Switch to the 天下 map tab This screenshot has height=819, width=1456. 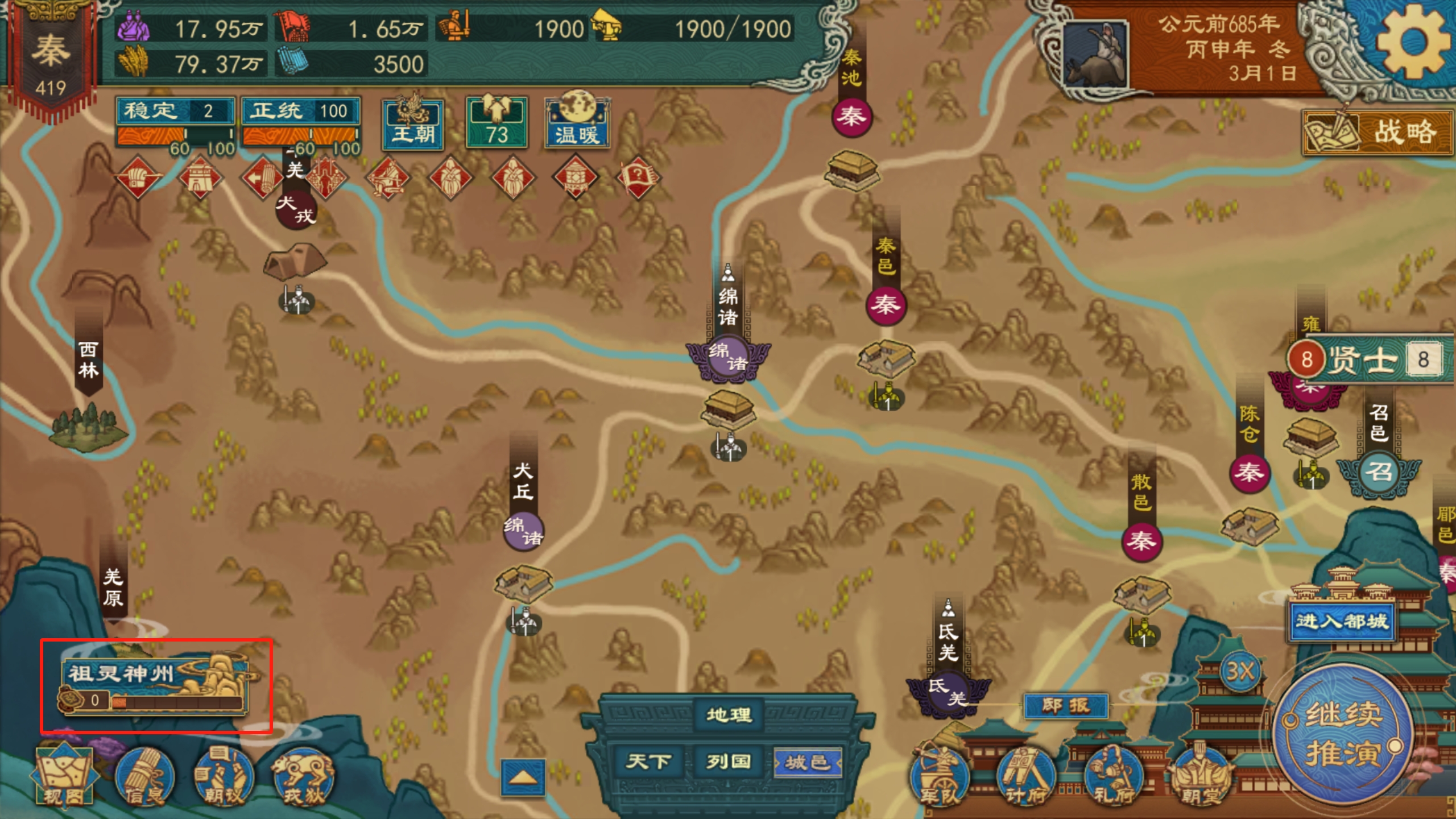pyautogui.click(x=648, y=762)
